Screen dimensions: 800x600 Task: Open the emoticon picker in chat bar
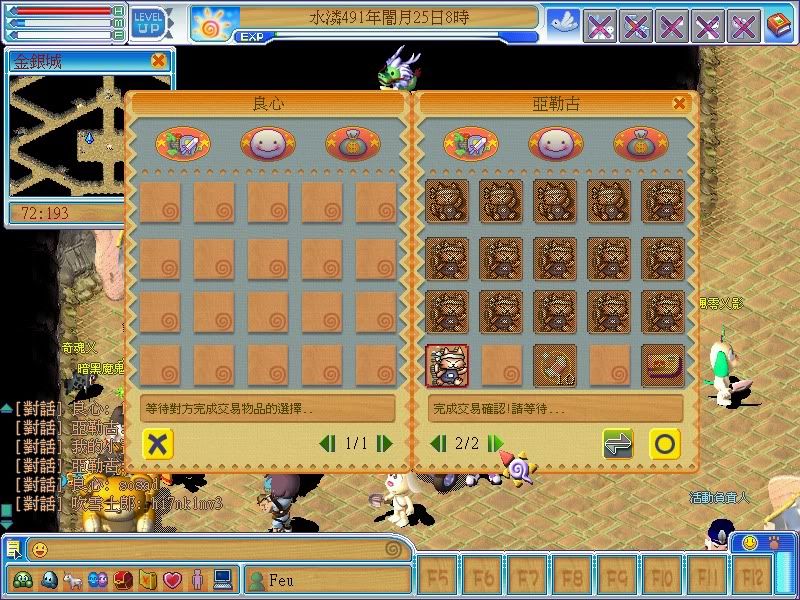[39, 550]
